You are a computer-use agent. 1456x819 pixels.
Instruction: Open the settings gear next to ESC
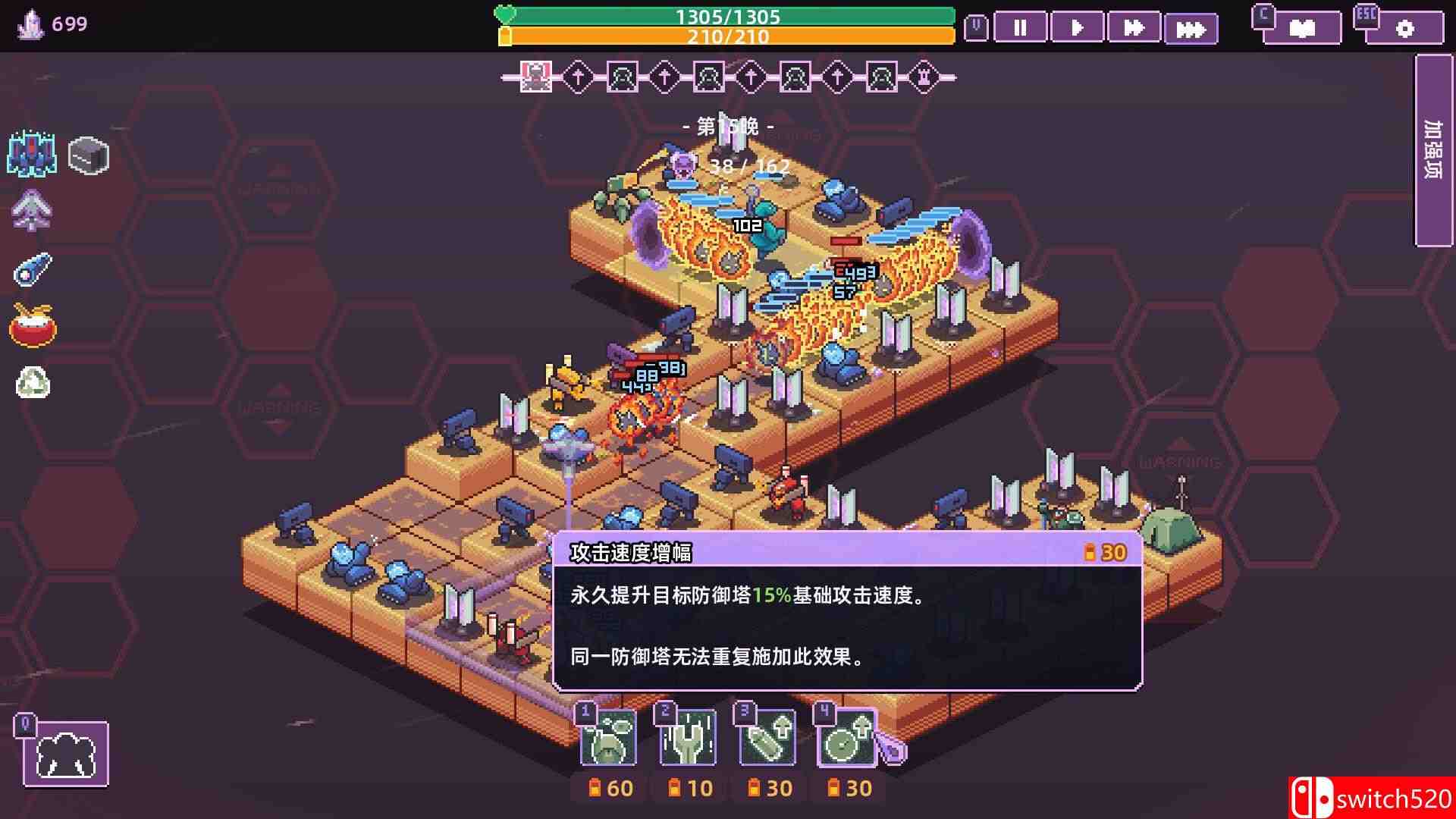pos(1407,29)
